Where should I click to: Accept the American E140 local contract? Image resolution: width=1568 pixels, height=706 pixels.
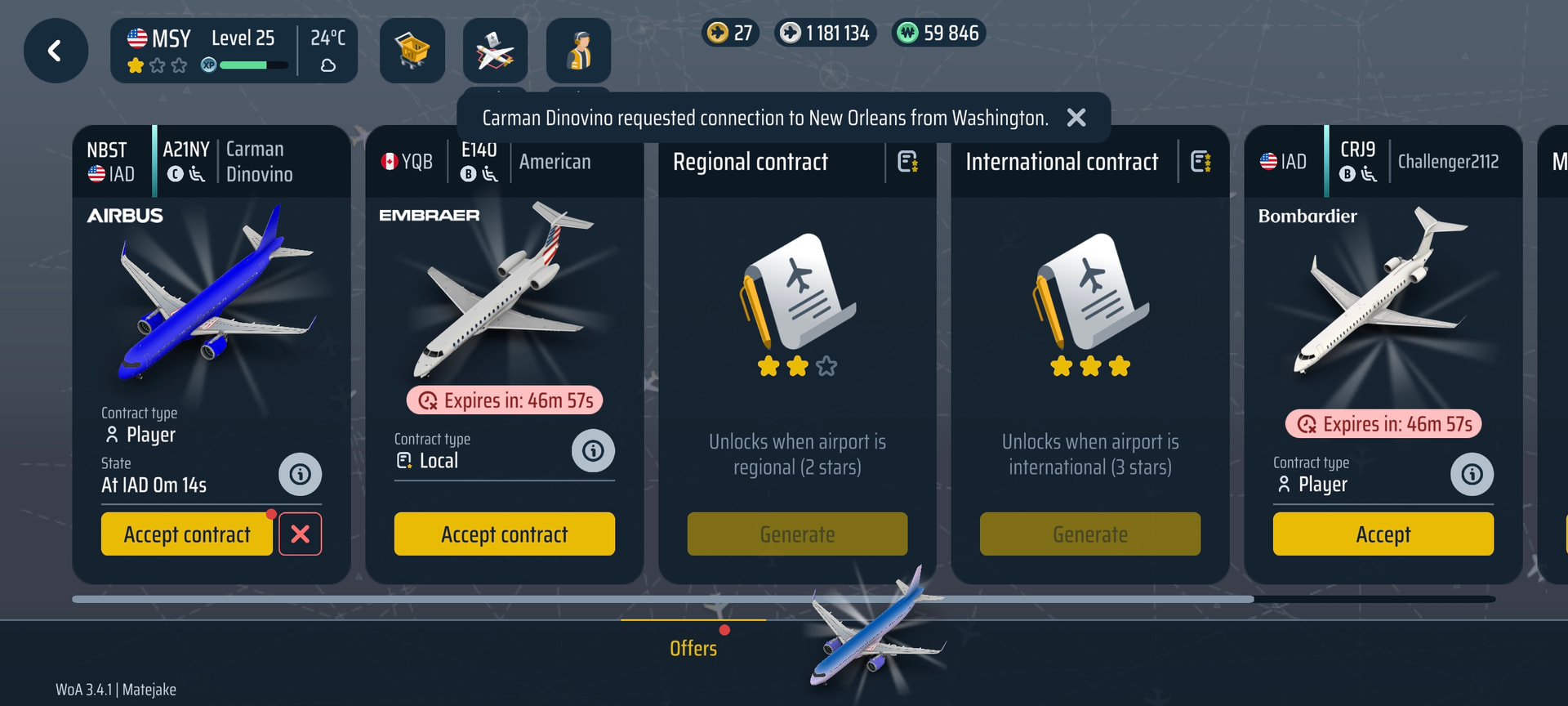(x=504, y=534)
